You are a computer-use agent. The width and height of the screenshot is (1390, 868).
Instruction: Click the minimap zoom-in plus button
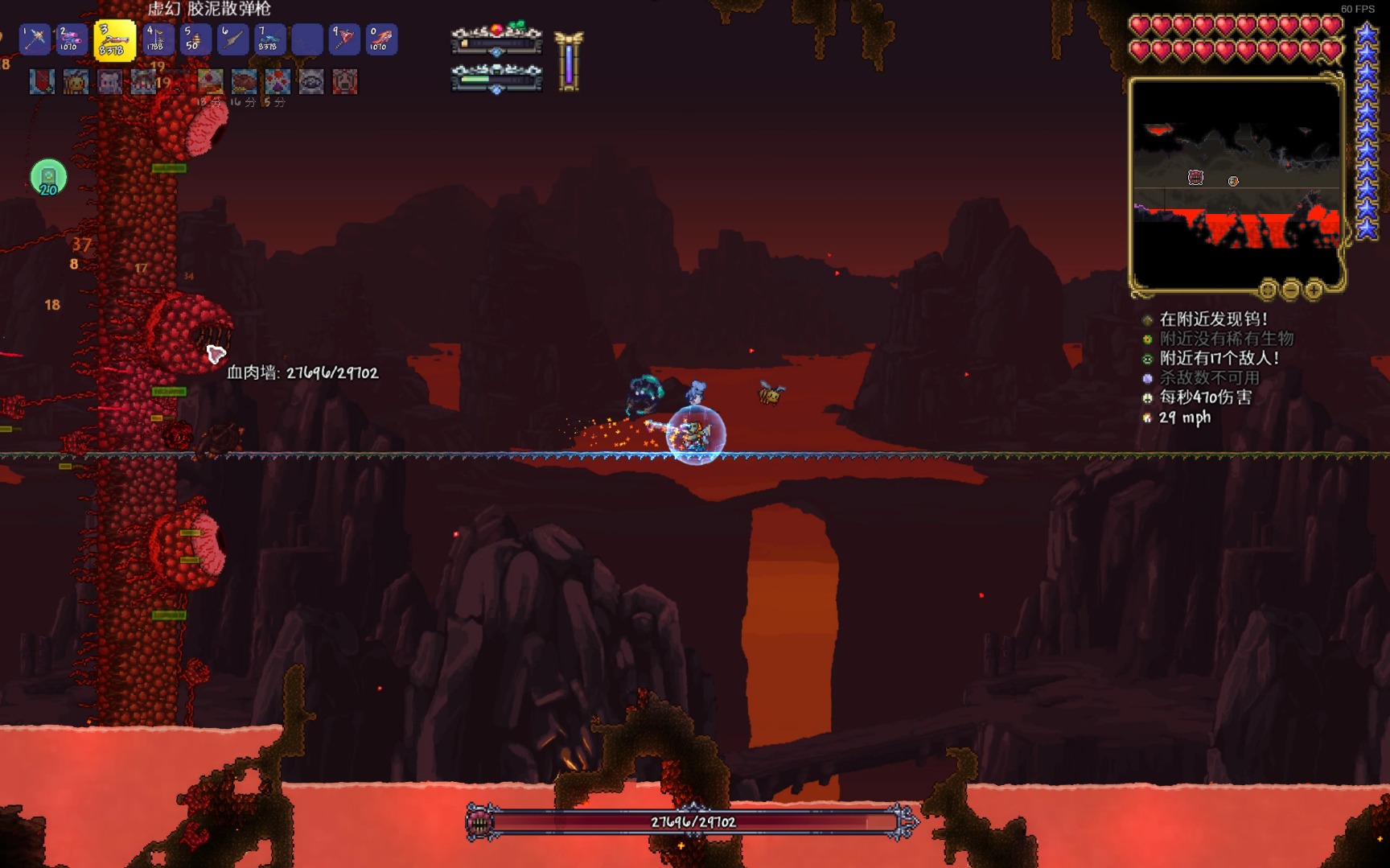pyautogui.click(x=1314, y=289)
